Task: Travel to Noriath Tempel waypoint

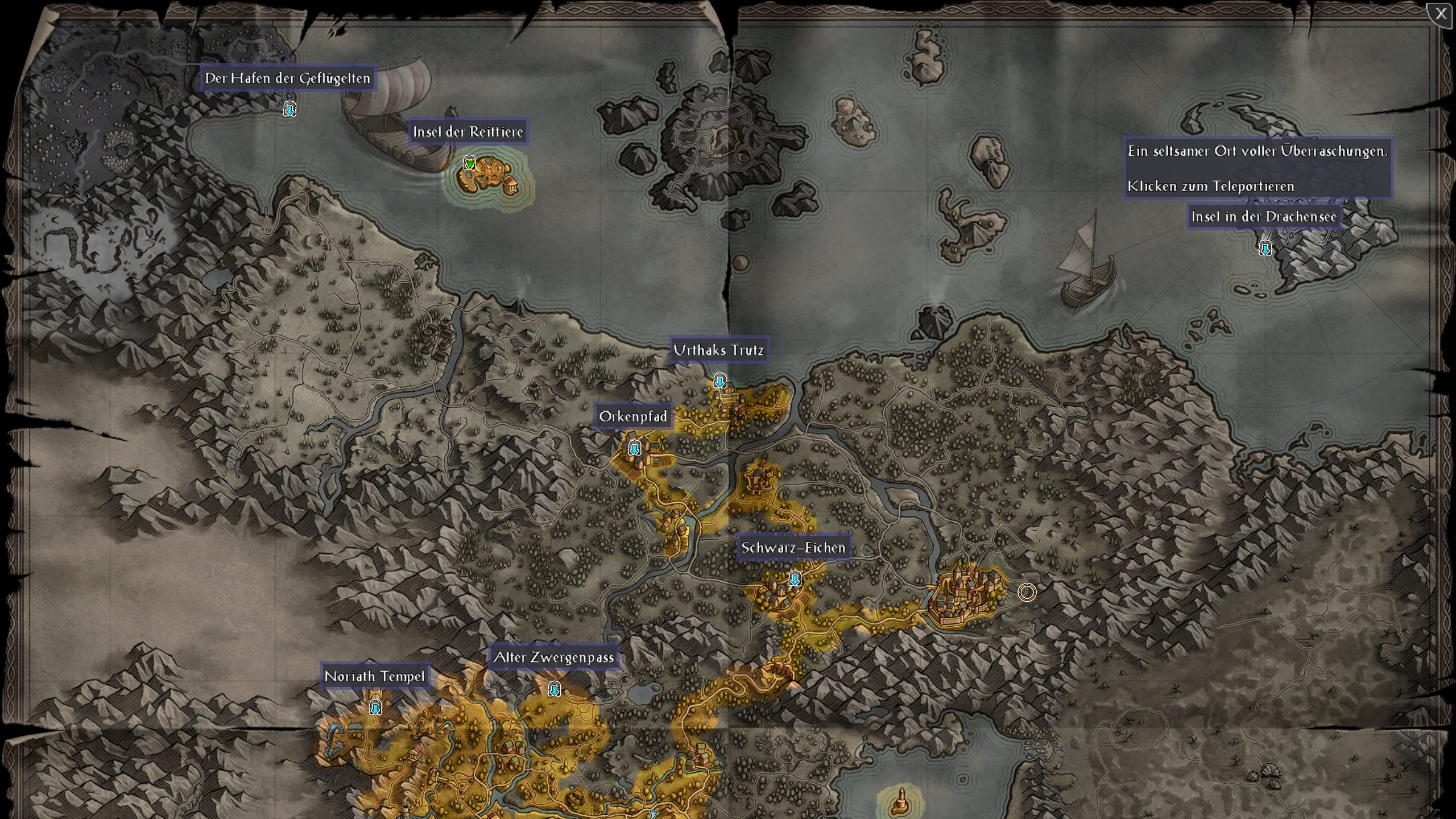Action: point(375,708)
